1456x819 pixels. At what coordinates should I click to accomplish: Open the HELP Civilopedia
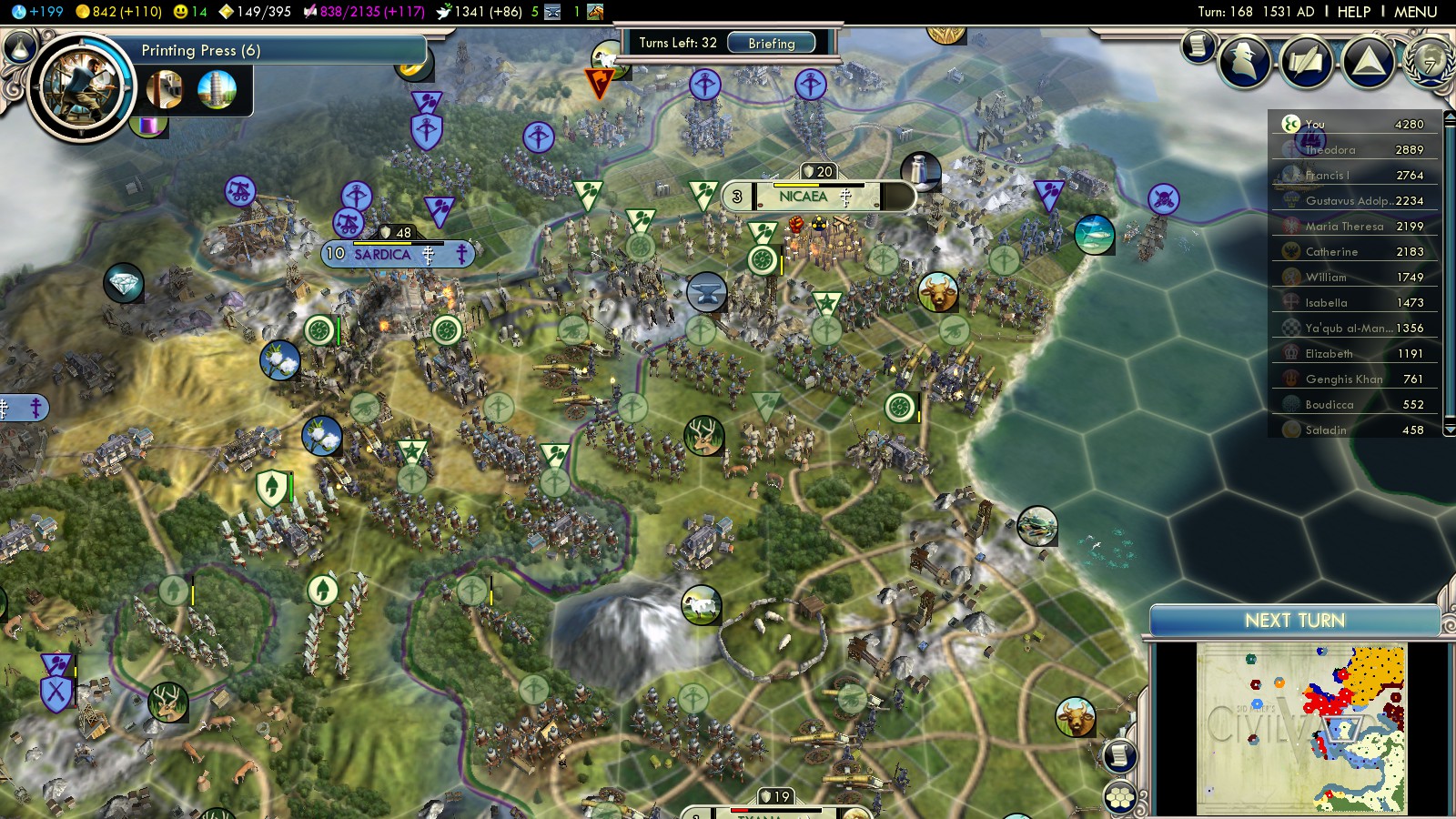[1353, 12]
